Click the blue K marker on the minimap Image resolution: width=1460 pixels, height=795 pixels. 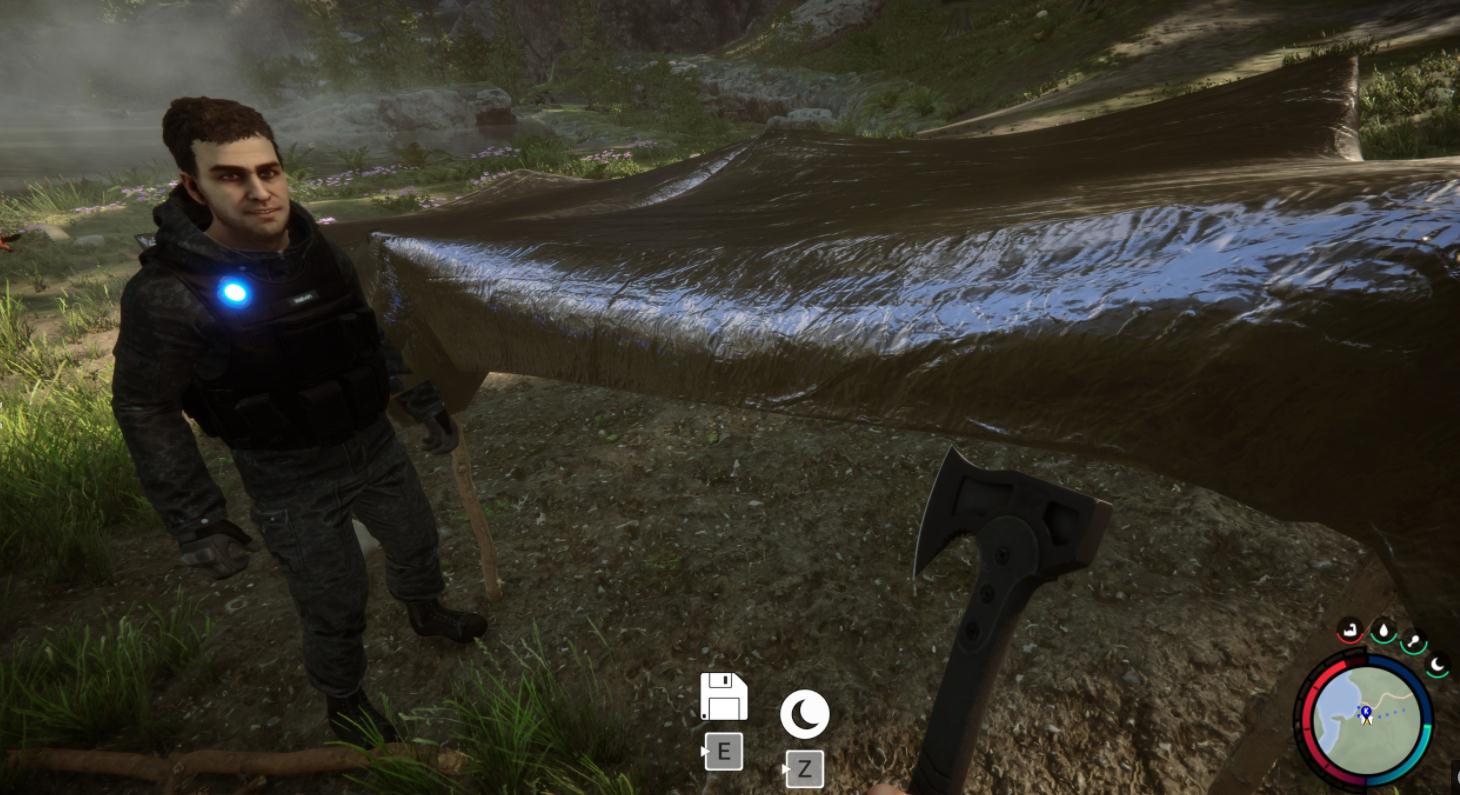tap(1365, 713)
